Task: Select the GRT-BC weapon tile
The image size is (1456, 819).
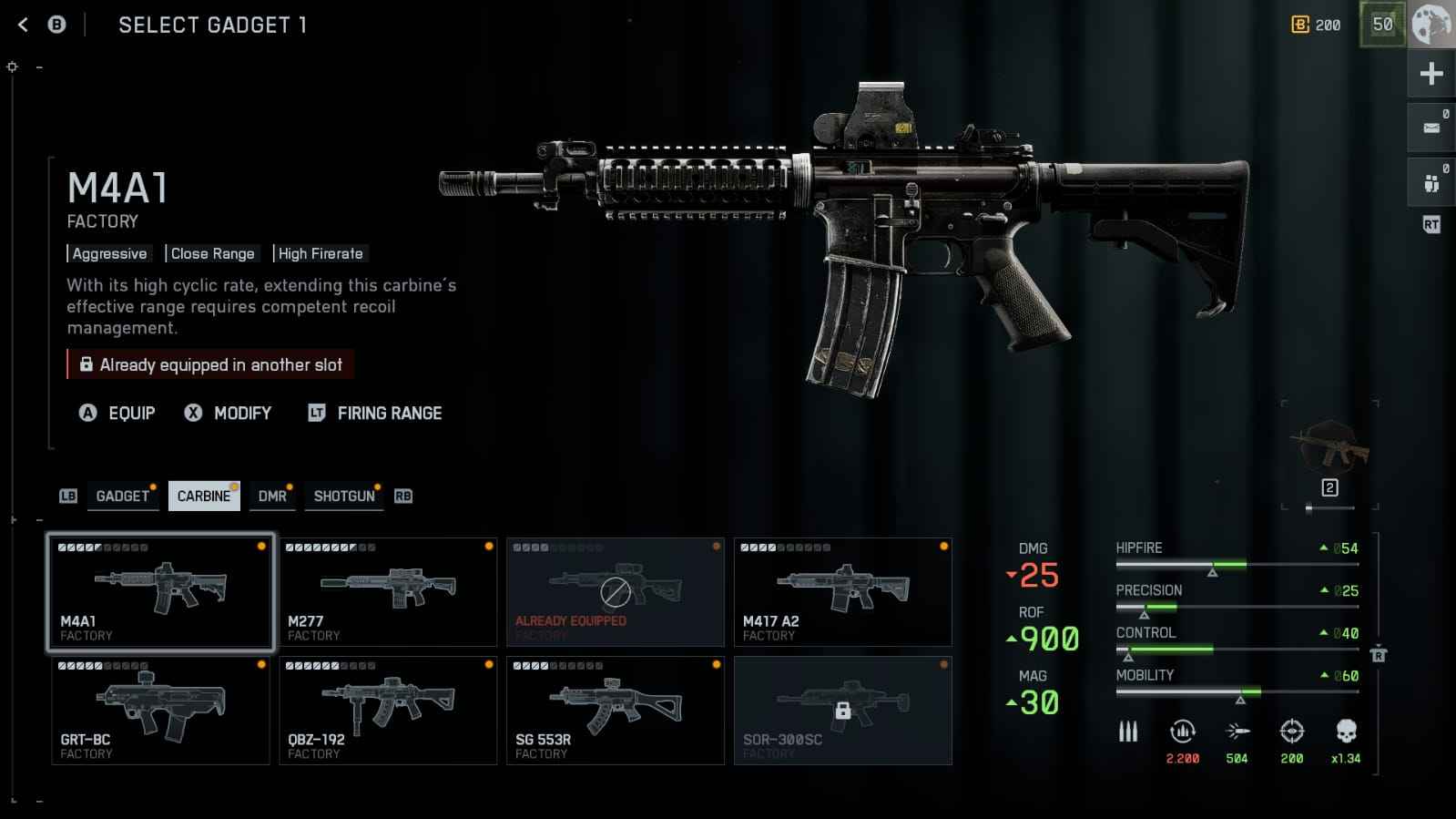Action: click(x=160, y=711)
